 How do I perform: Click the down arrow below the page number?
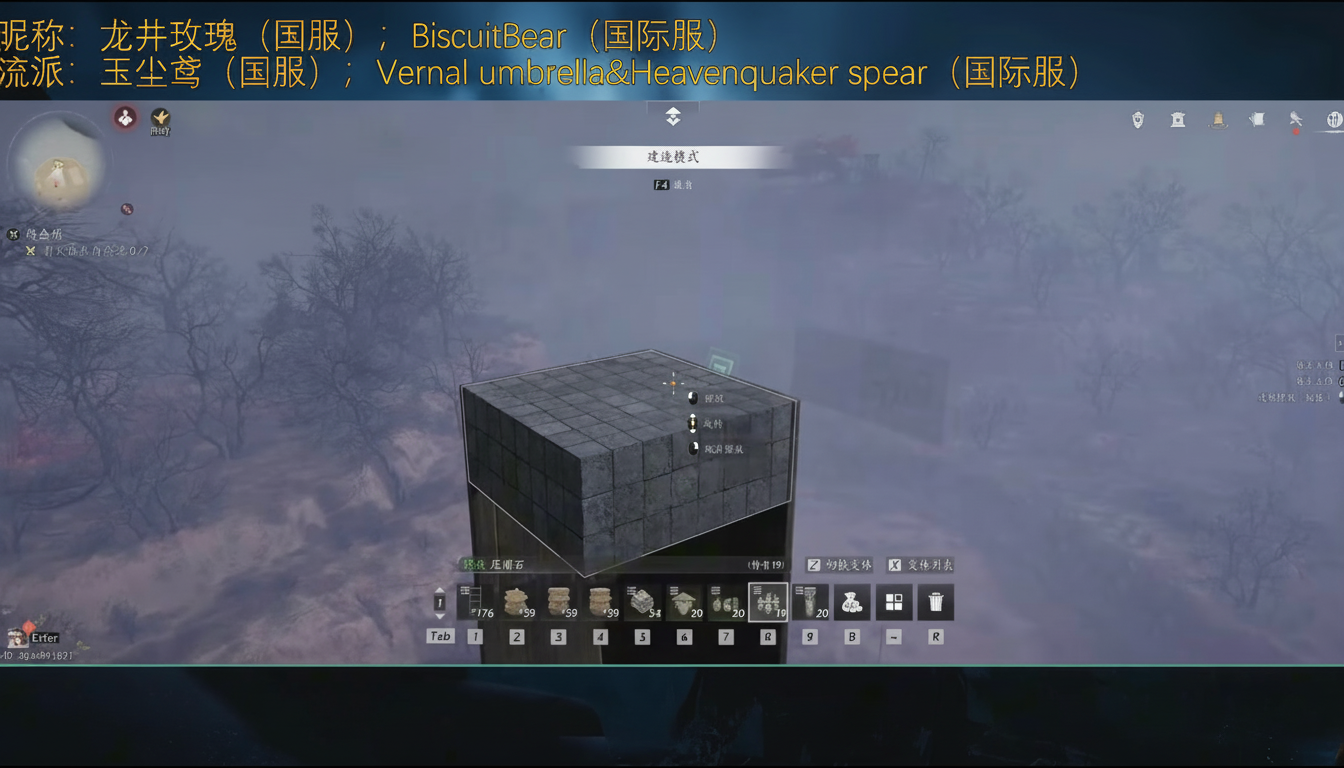437,617
